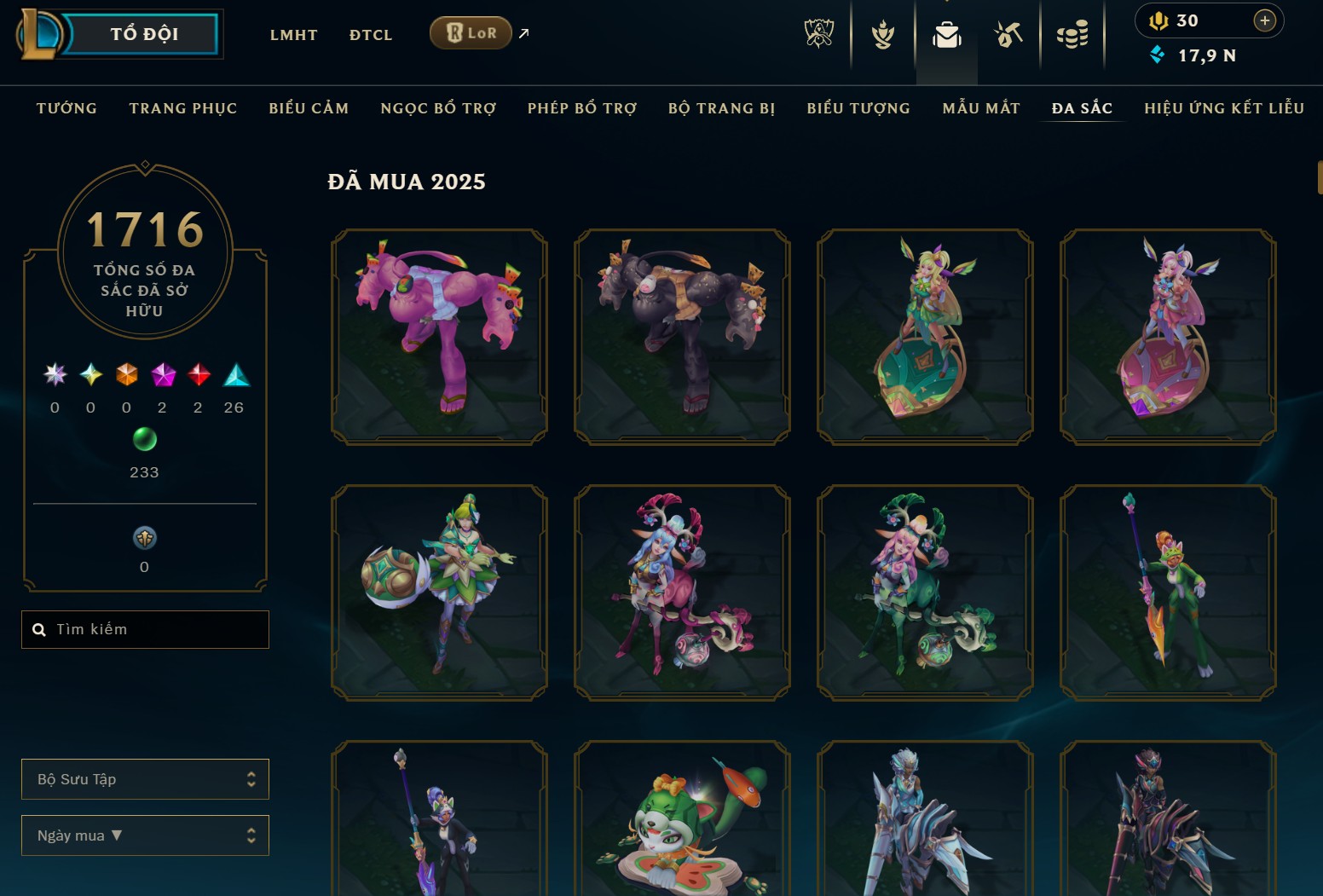Open Hextech Crafting pickaxe icon
This screenshot has height=896, width=1323.
(1008, 34)
